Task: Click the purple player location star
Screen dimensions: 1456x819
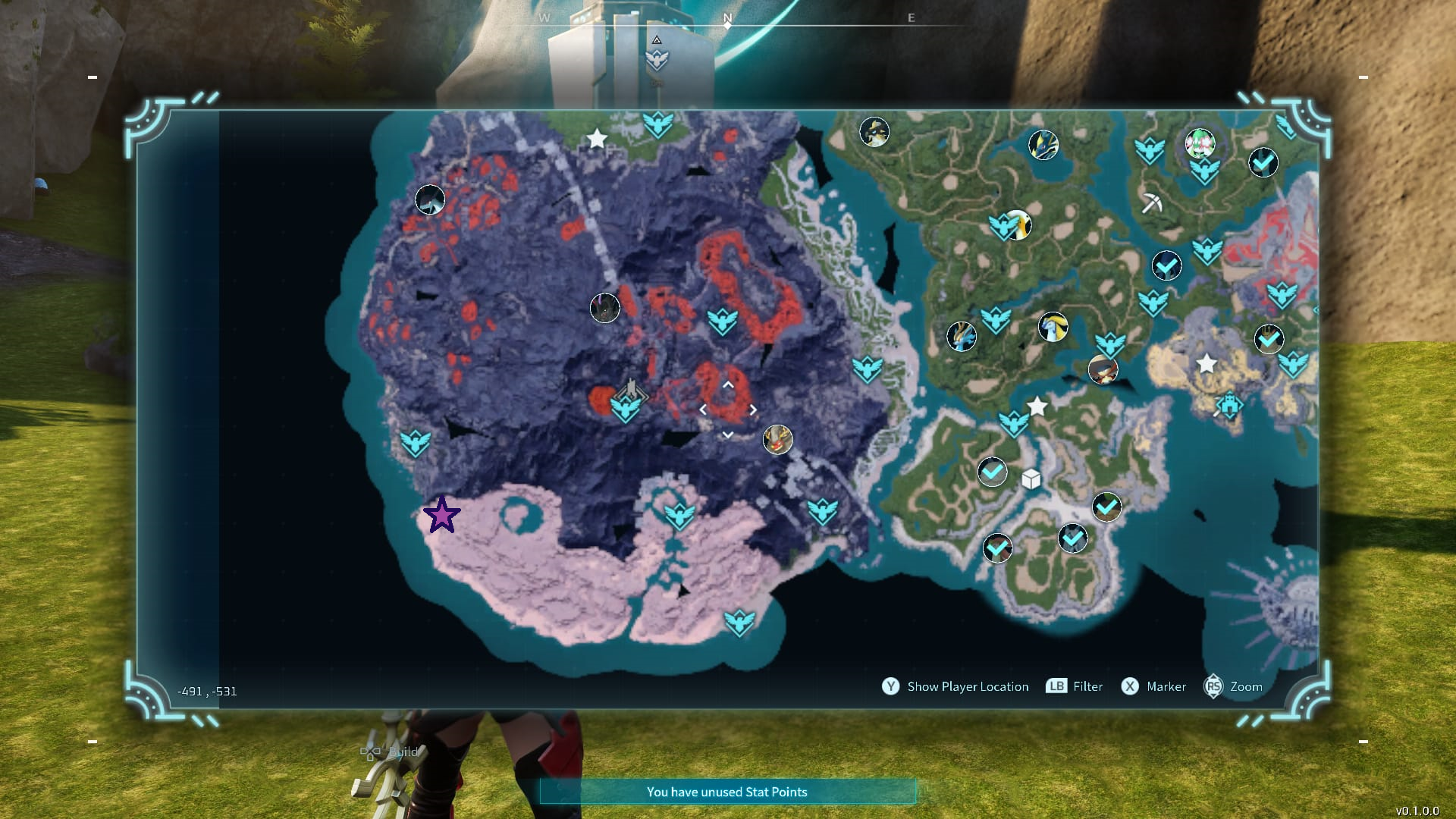Action: click(x=443, y=515)
